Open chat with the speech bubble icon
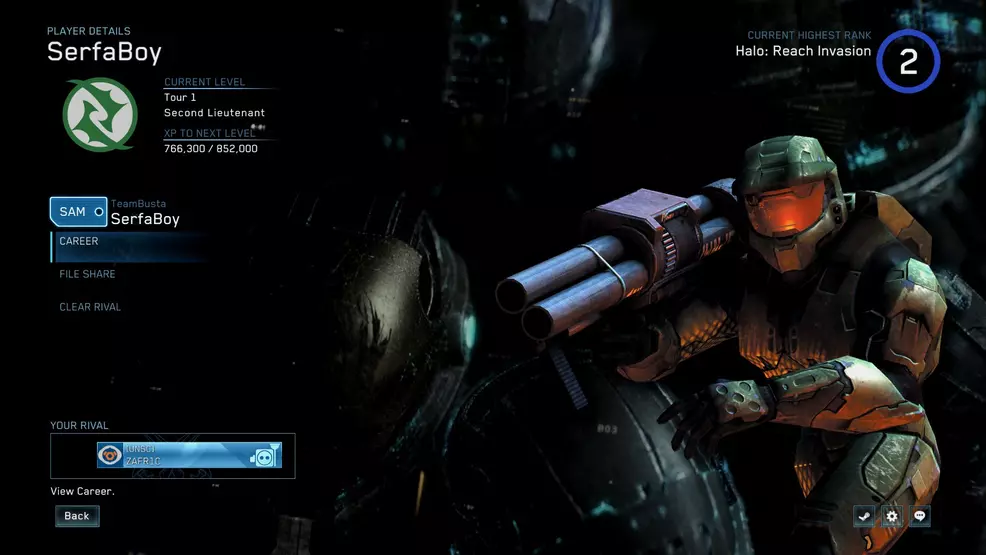Viewport: 986px width, 555px height. 919,516
